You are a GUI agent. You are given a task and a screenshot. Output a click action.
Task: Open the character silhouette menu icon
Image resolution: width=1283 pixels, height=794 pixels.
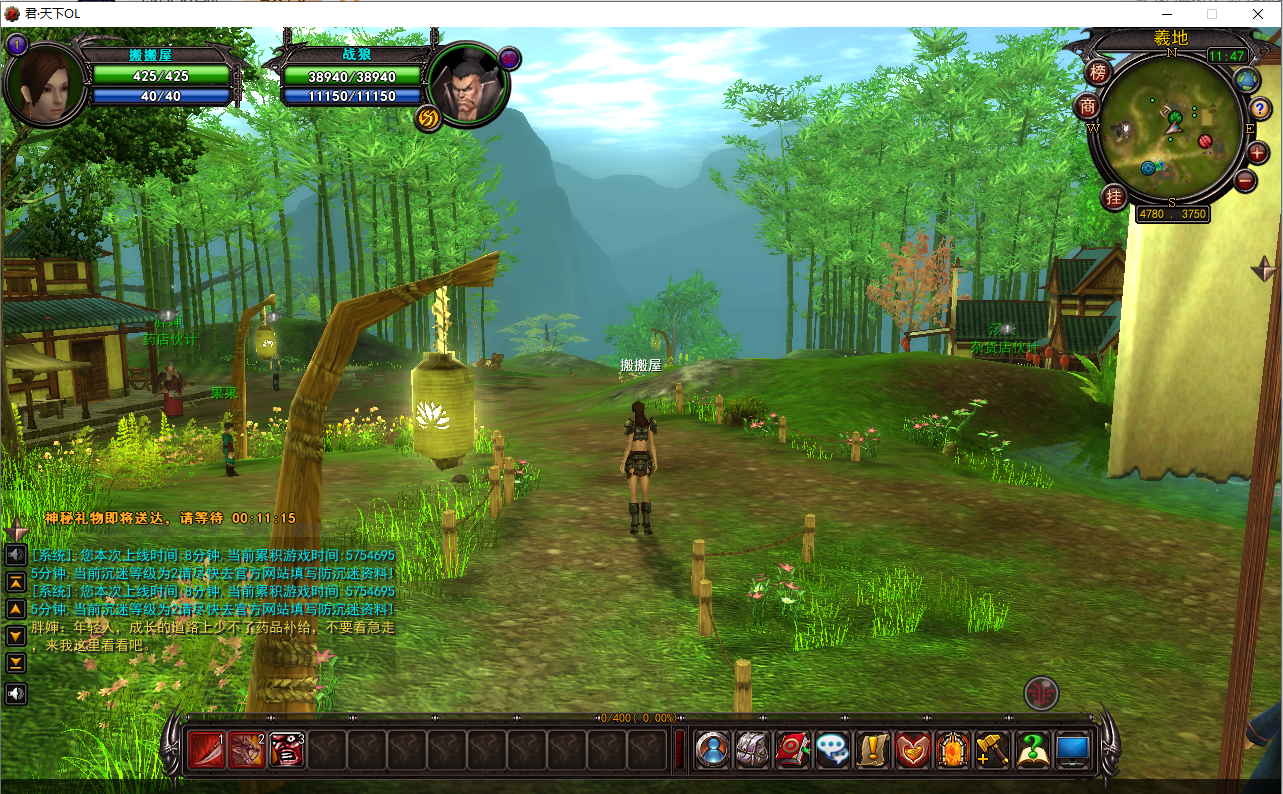click(x=713, y=750)
